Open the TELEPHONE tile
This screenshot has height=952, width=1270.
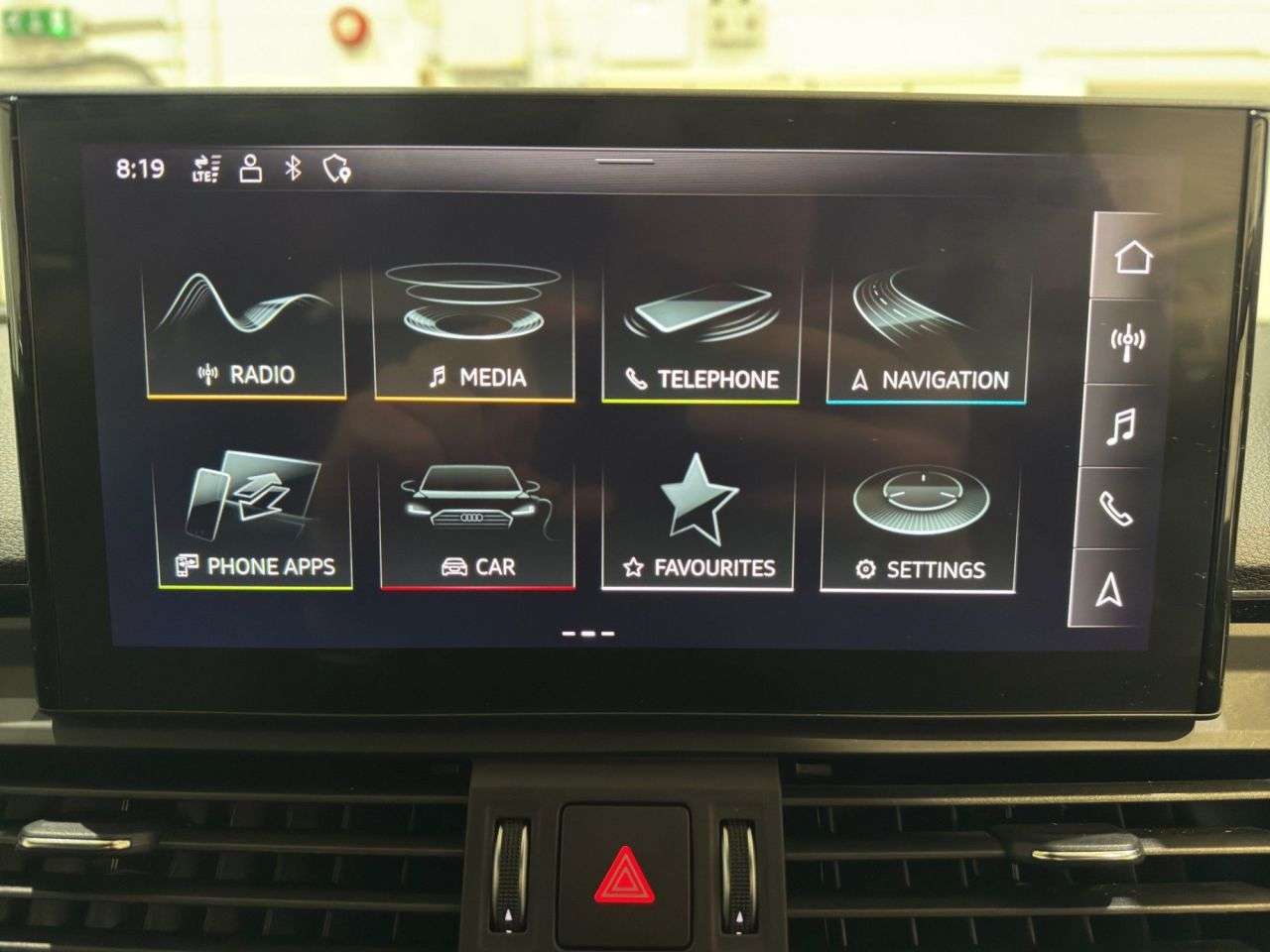(698, 325)
